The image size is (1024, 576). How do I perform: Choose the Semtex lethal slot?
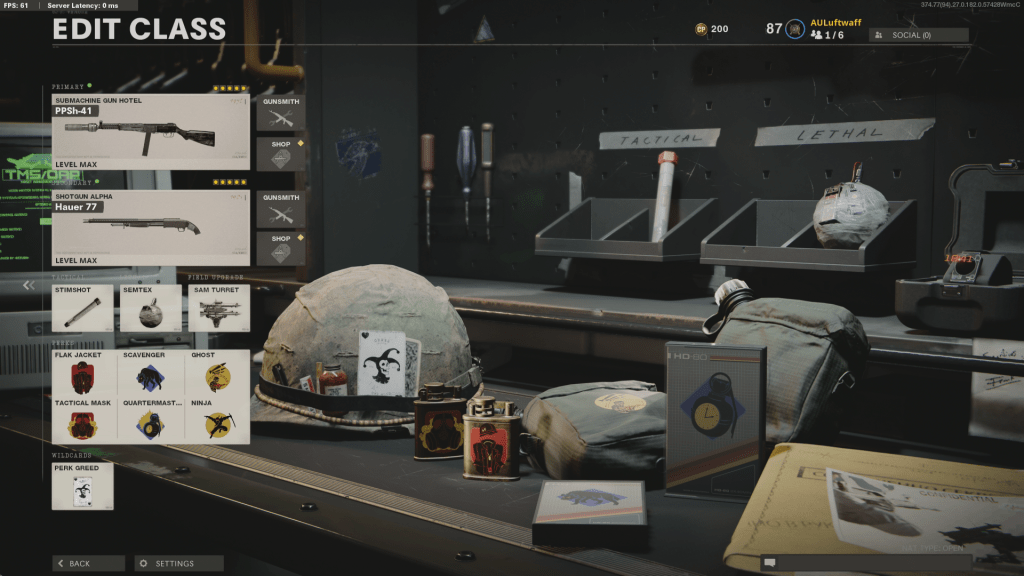[x=150, y=308]
